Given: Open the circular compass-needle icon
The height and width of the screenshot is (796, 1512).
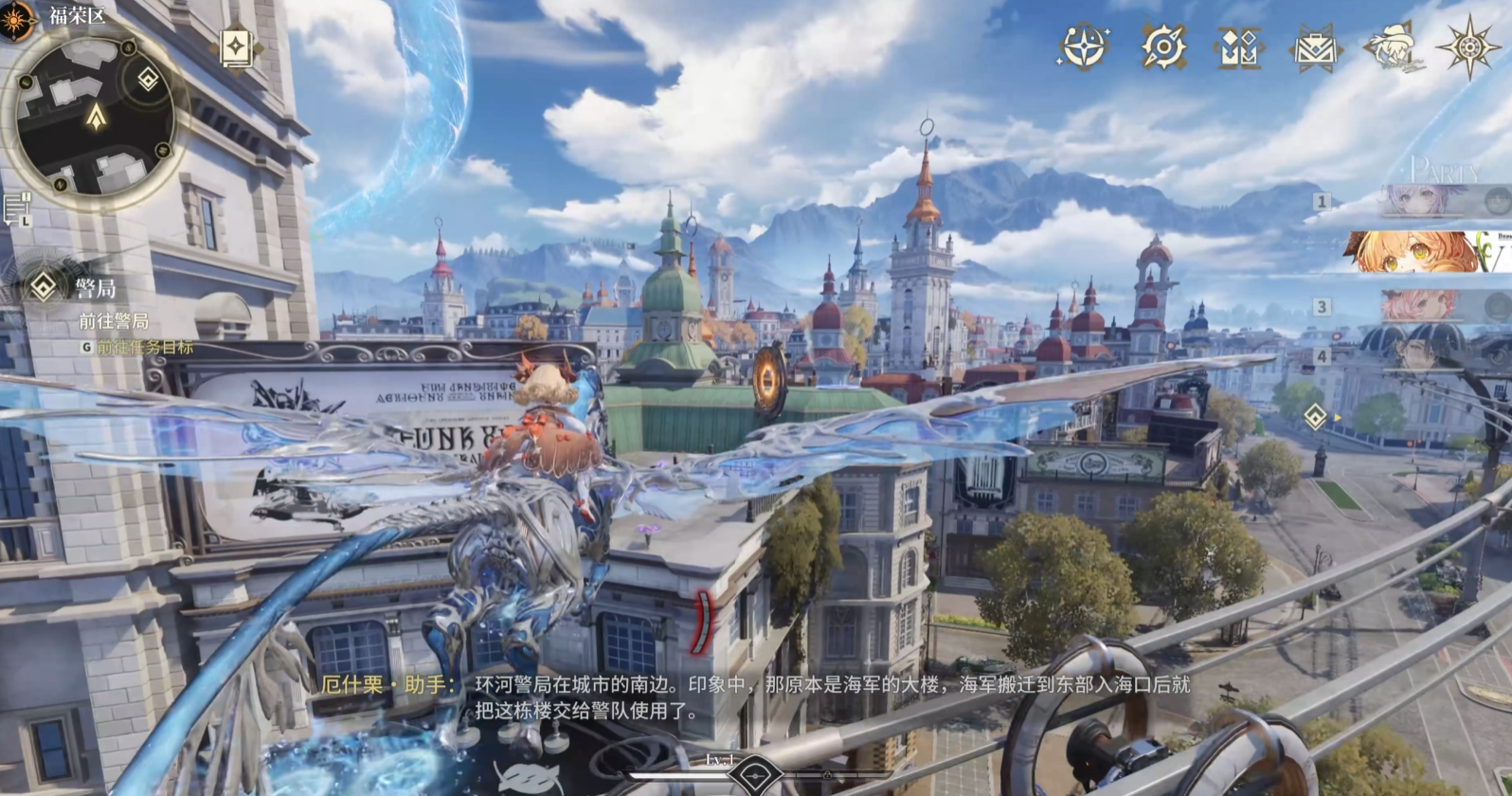Looking at the screenshot, I should pos(1162,46).
